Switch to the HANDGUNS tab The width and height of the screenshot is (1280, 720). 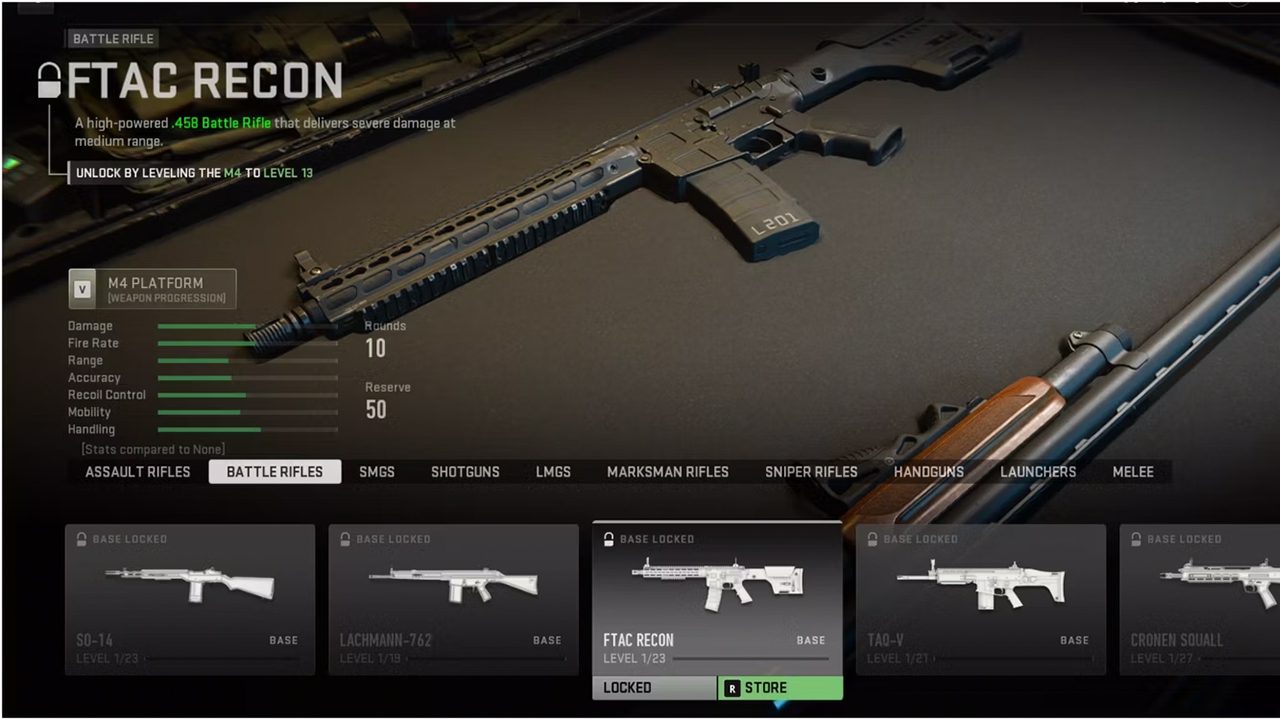[x=928, y=471]
